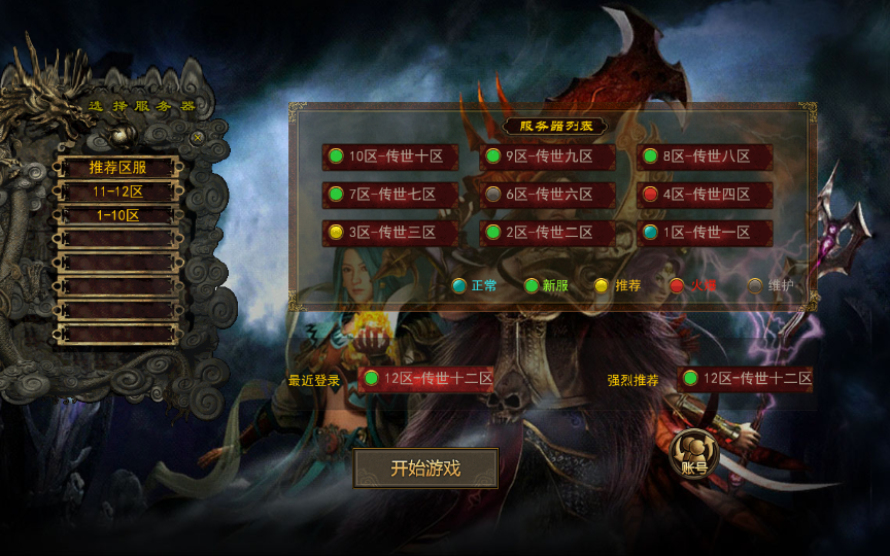The width and height of the screenshot is (890, 556).
Task: Click the 开始游戏 button
Action: (x=425, y=468)
